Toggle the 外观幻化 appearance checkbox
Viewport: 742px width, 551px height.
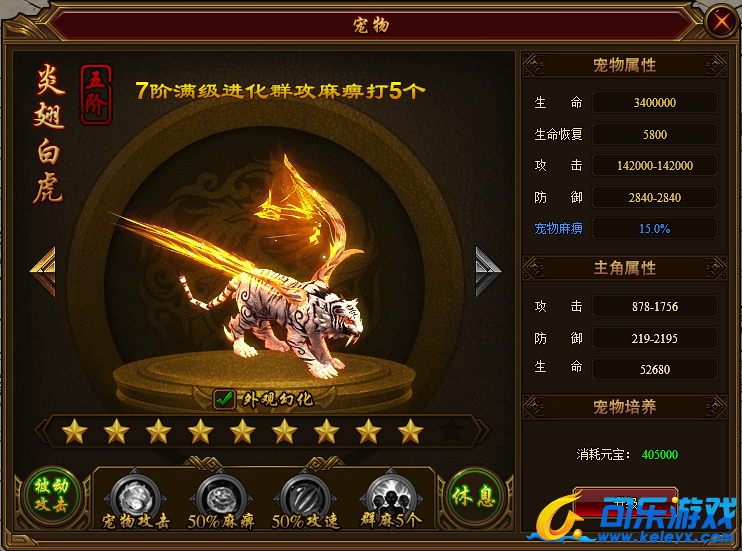click(x=225, y=400)
